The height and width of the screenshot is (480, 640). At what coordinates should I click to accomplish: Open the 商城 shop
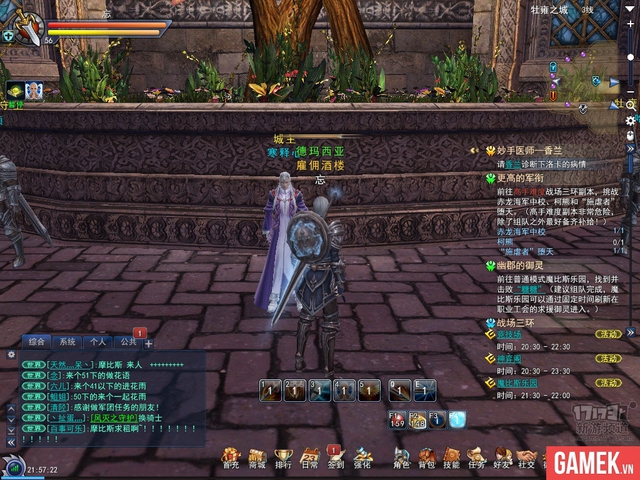coord(257,458)
